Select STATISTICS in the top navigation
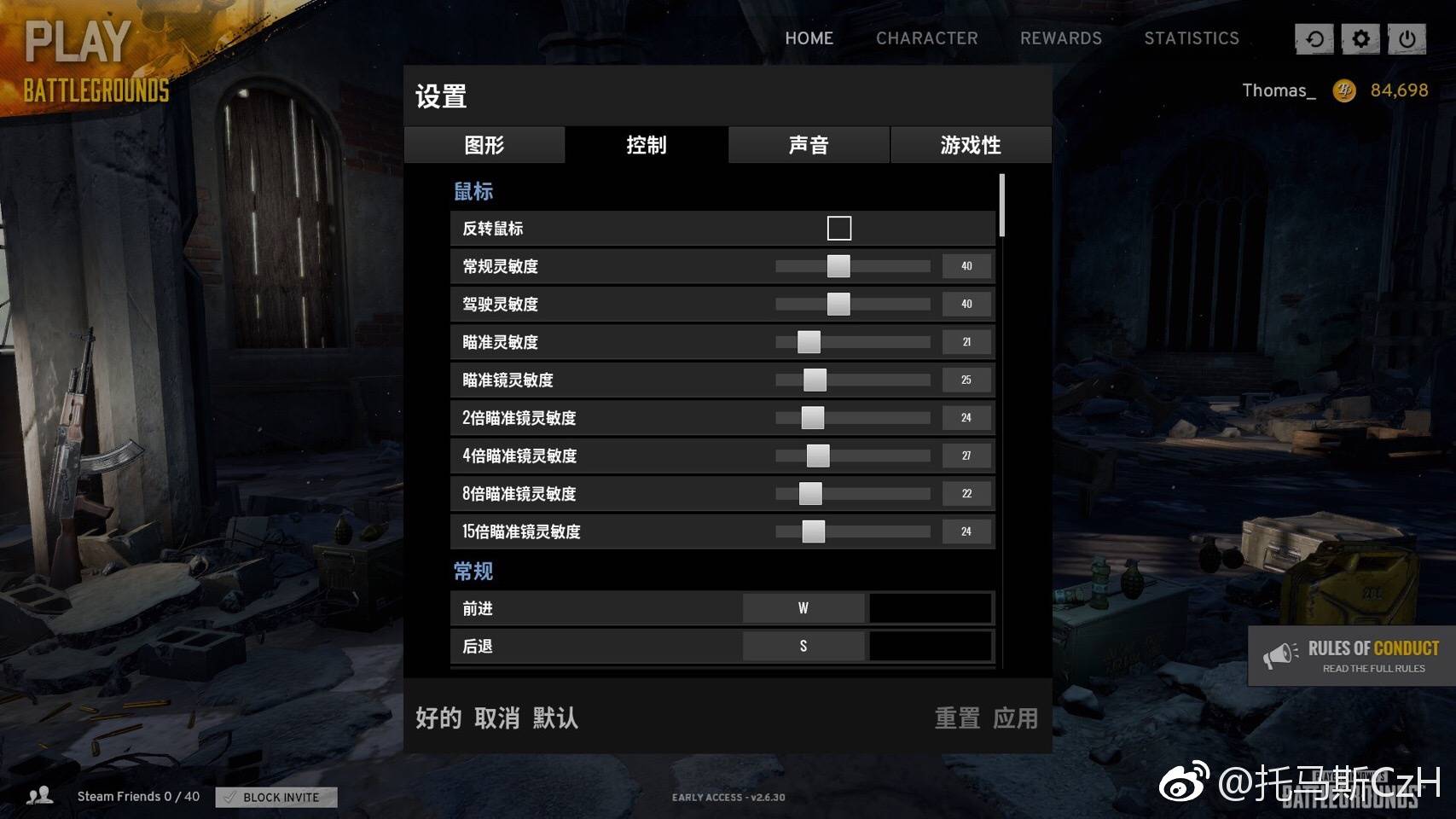Screen dimensions: 1456x819 tap(1192, 38)
